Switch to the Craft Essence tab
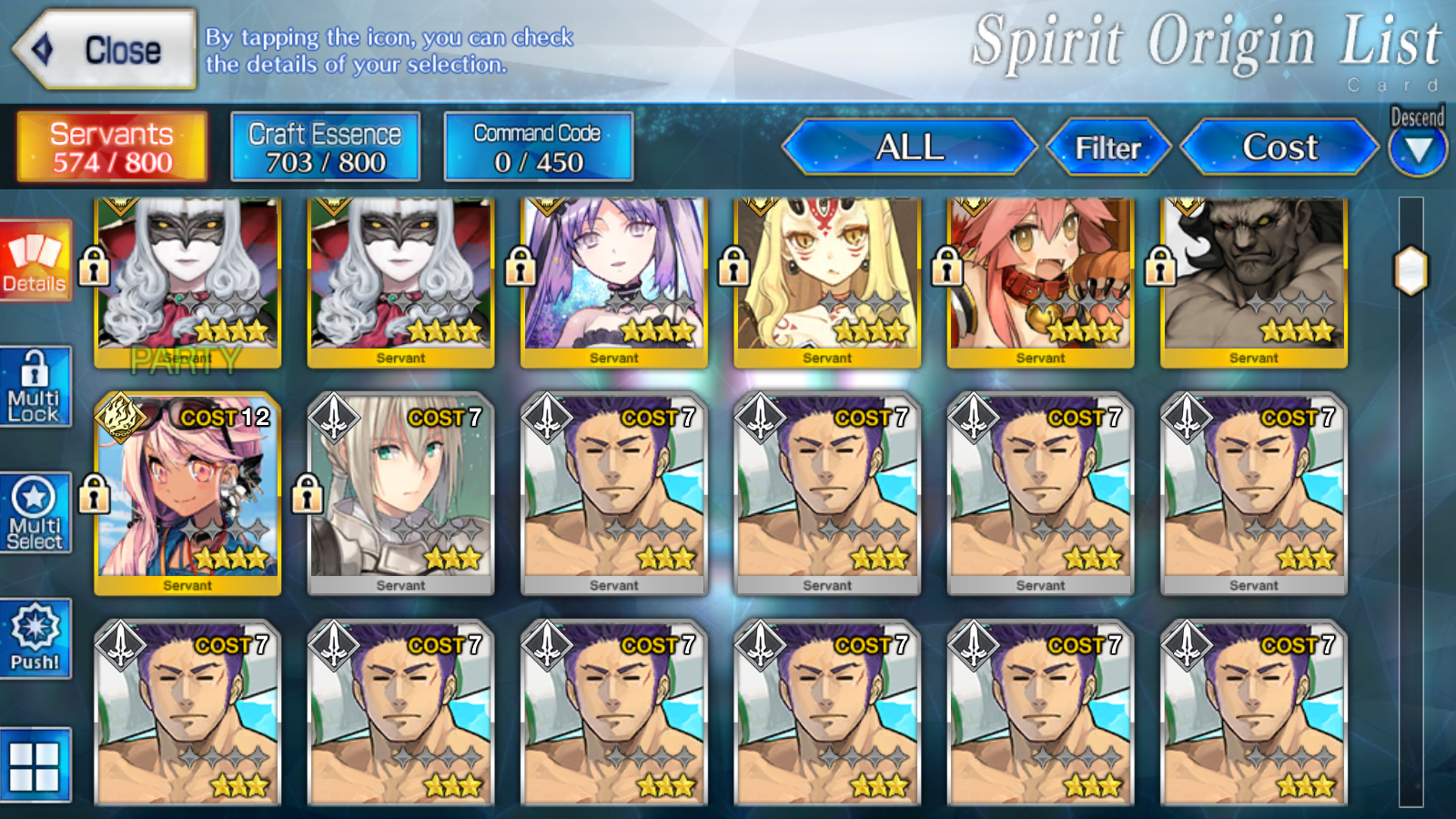 [326, 147]
